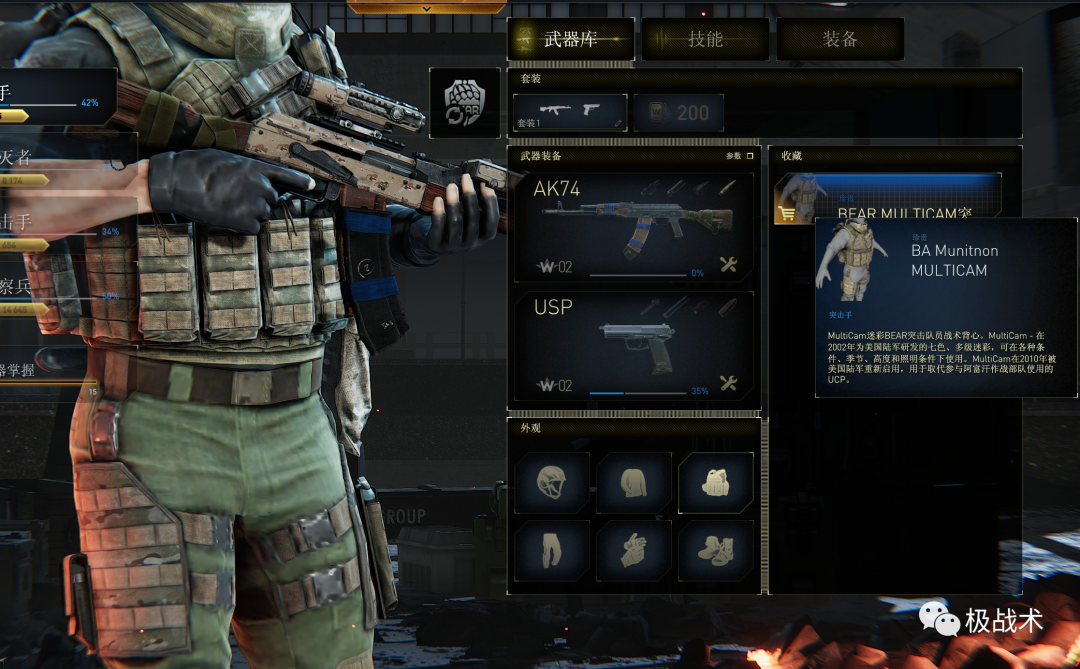The image size is (1080, 669).
Task: Select the USP pistol slot
Action: 635,345
